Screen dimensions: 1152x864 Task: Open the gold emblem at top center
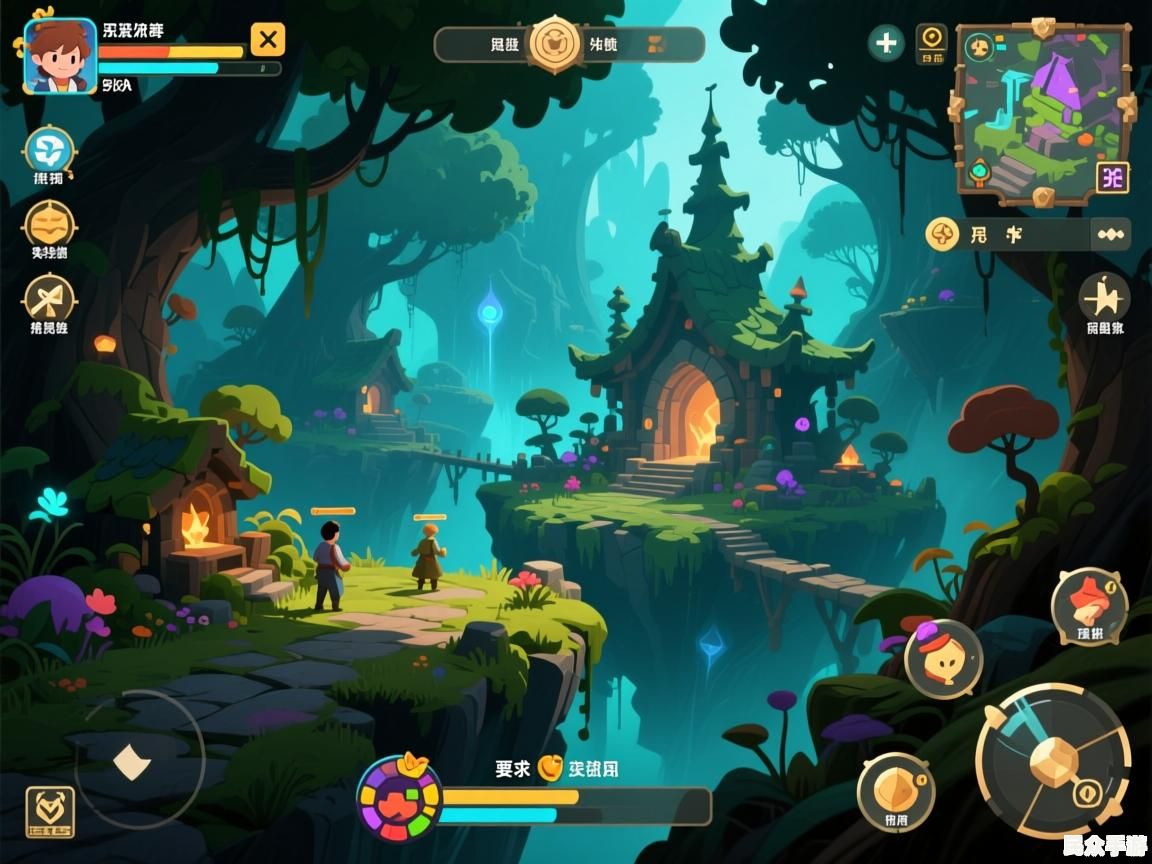point(555,44)
